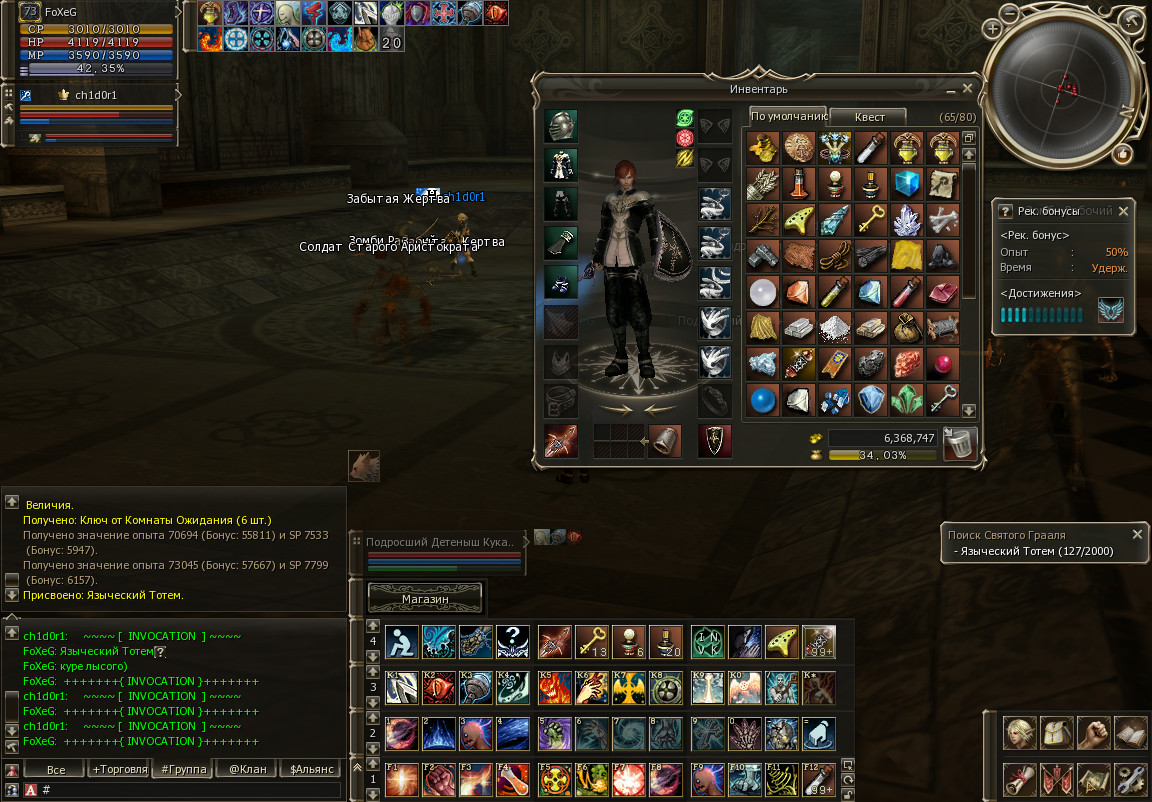Close the Рек. бонусы panel
The width and height of the screenshot is (1152, 802).
pos(1122,211)
